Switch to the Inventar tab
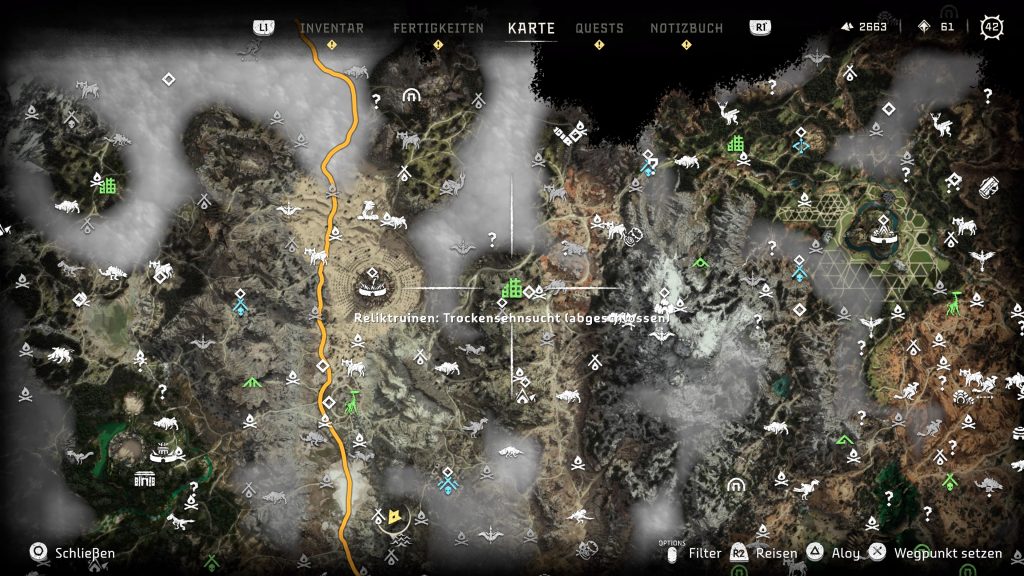Image resolution: width=1024 pixels, height=576 pixels. point(332,28)
